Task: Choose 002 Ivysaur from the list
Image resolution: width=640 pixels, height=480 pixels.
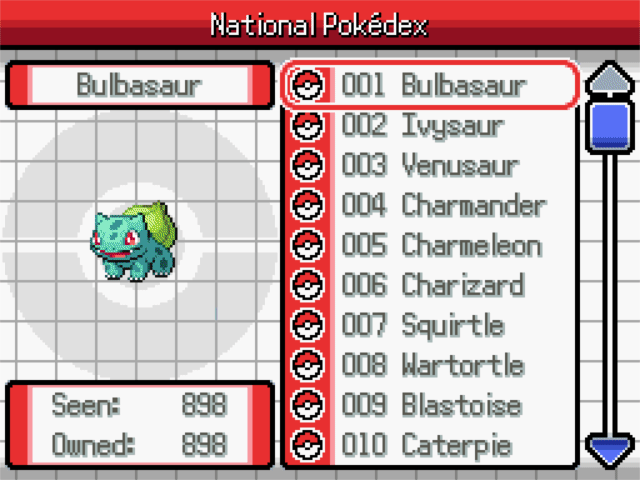Action: 432,126
